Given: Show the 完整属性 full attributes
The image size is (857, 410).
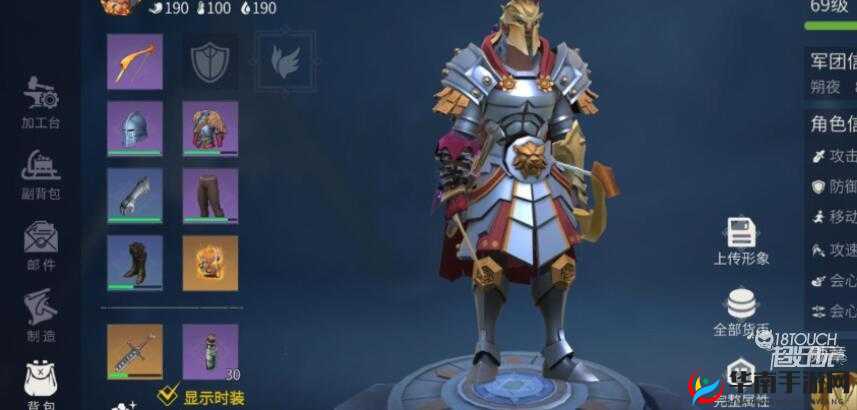Looking at the screenshot, I should 741,385.
